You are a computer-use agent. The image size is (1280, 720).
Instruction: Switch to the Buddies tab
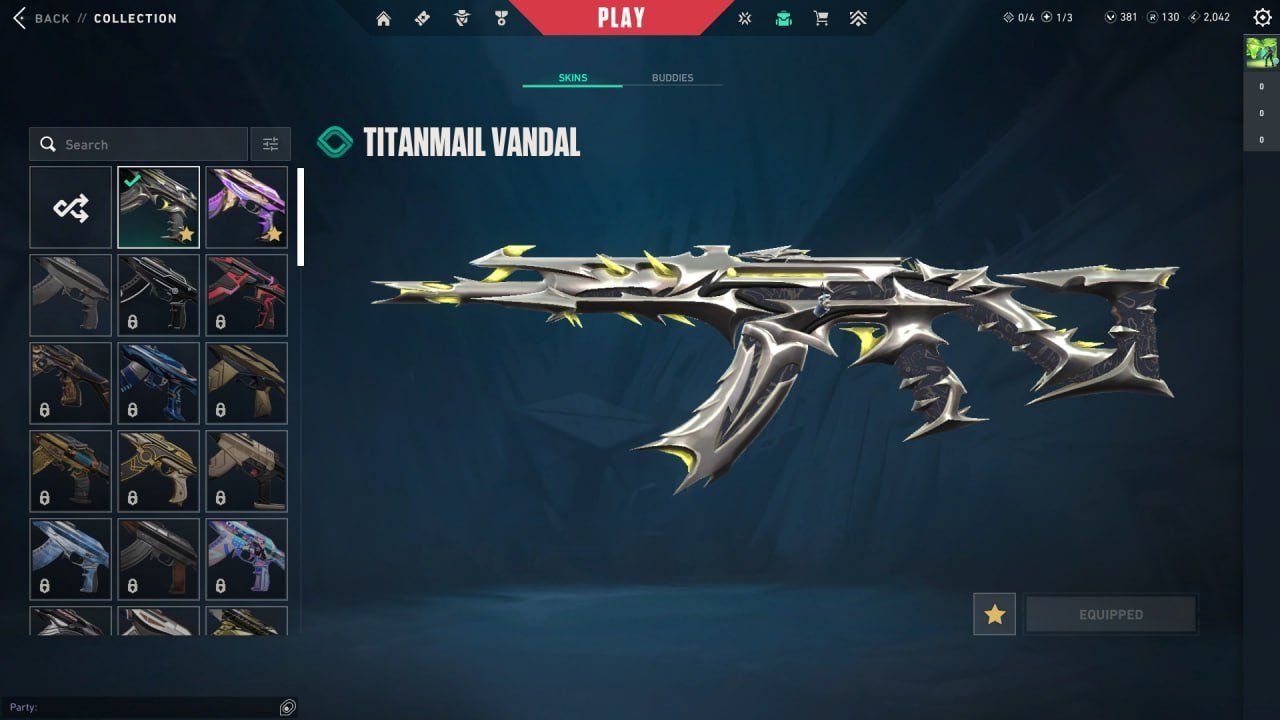tap(674, 77)
